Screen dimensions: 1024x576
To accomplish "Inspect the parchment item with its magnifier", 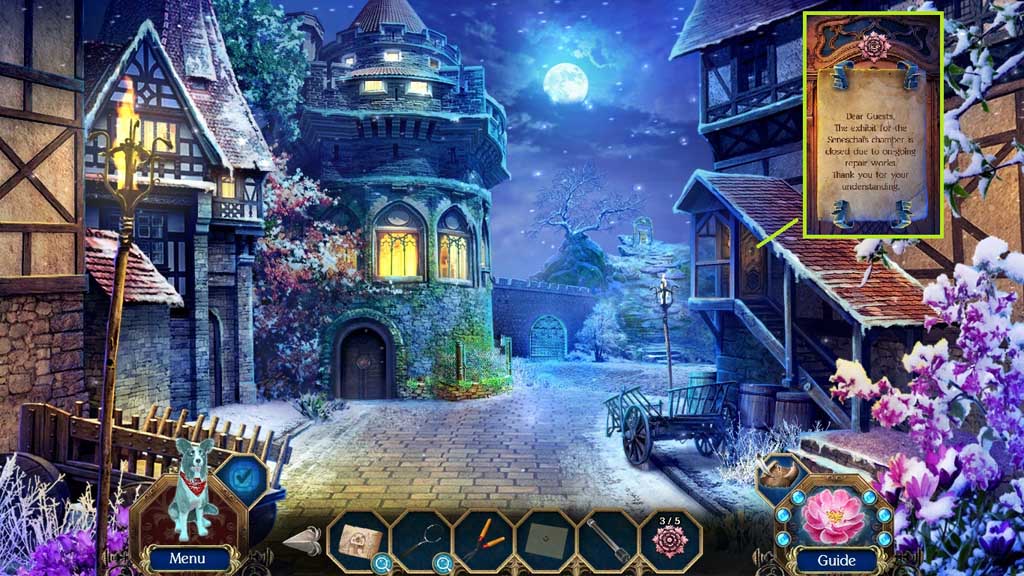I will 381,565.
